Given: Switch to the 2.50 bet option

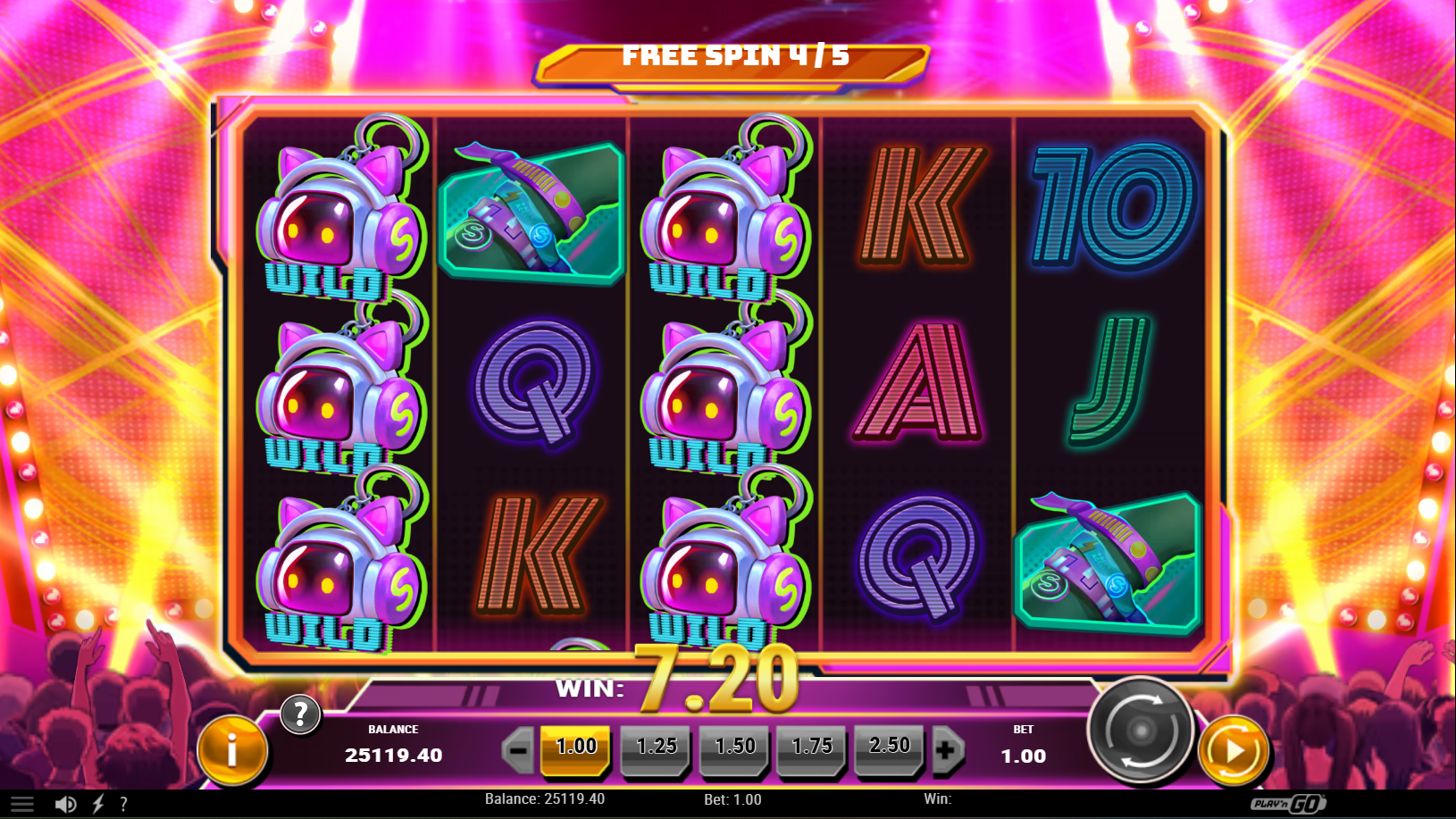Looking at the screenshot, I should [x=890, y=749].
